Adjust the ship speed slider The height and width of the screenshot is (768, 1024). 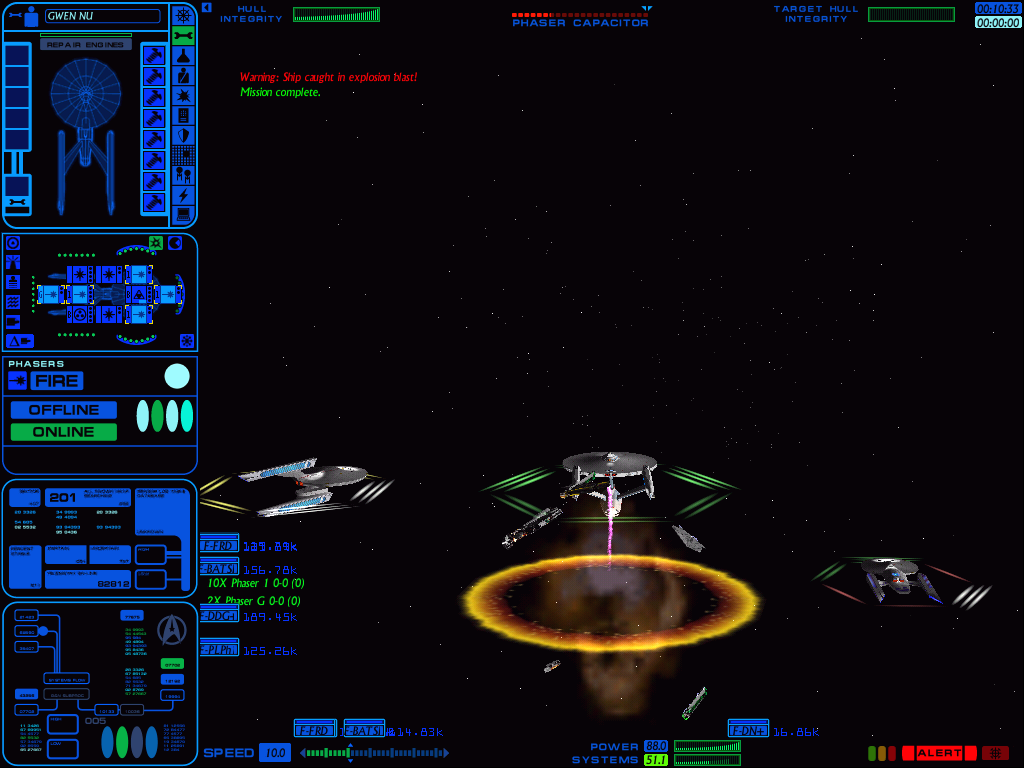[374, 753]
